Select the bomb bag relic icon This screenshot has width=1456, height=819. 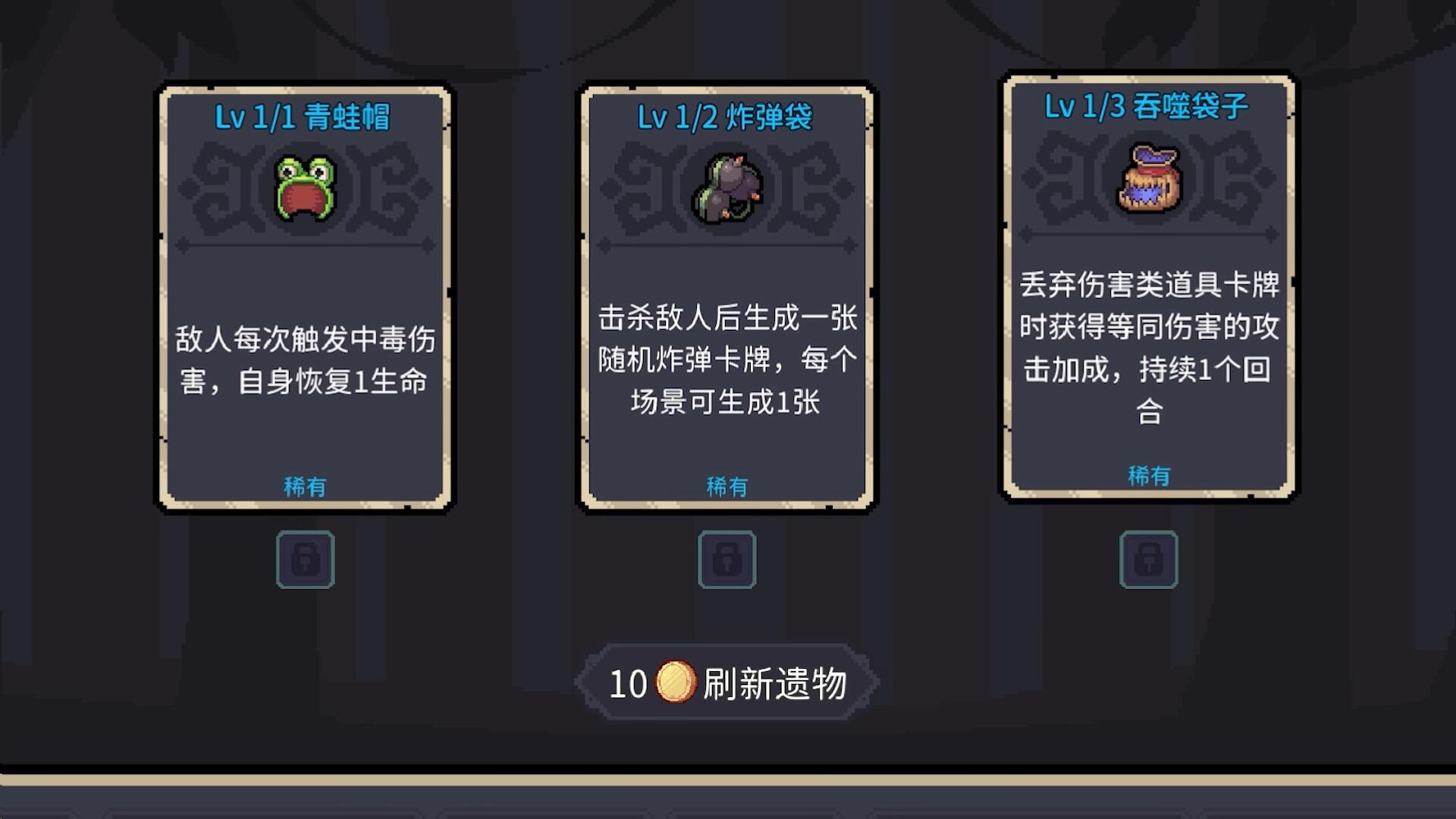(726, 189)
